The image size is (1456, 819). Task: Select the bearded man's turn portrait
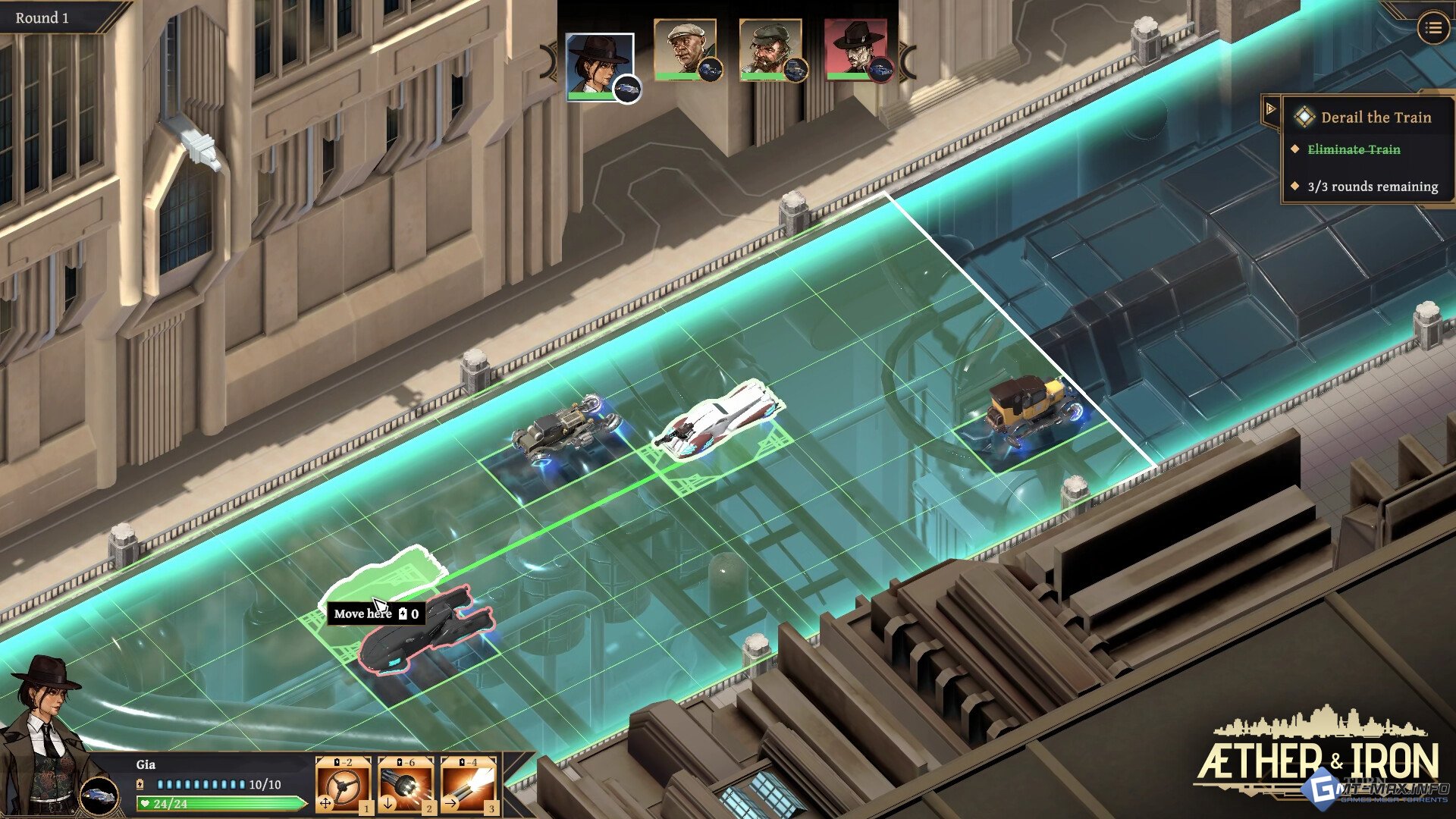point(770,49)
